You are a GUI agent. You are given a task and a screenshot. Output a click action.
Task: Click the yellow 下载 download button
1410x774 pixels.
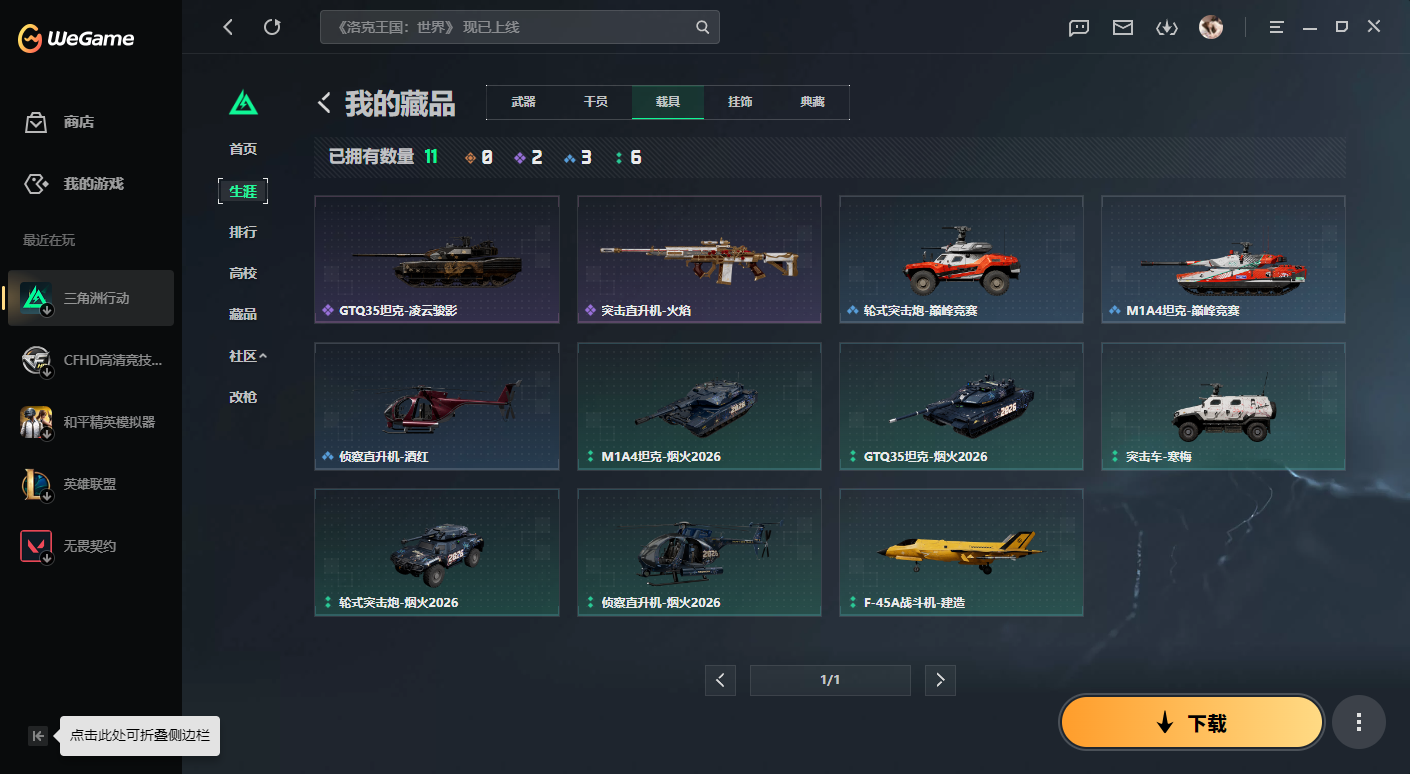coord(1190,721)
